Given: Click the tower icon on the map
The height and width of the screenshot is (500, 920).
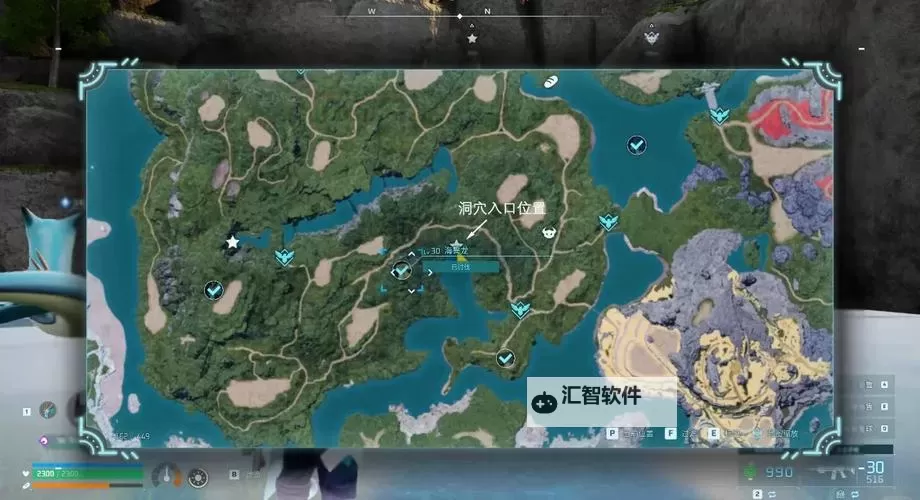Looking at the screenshot, I should click(x=711, y=96).
